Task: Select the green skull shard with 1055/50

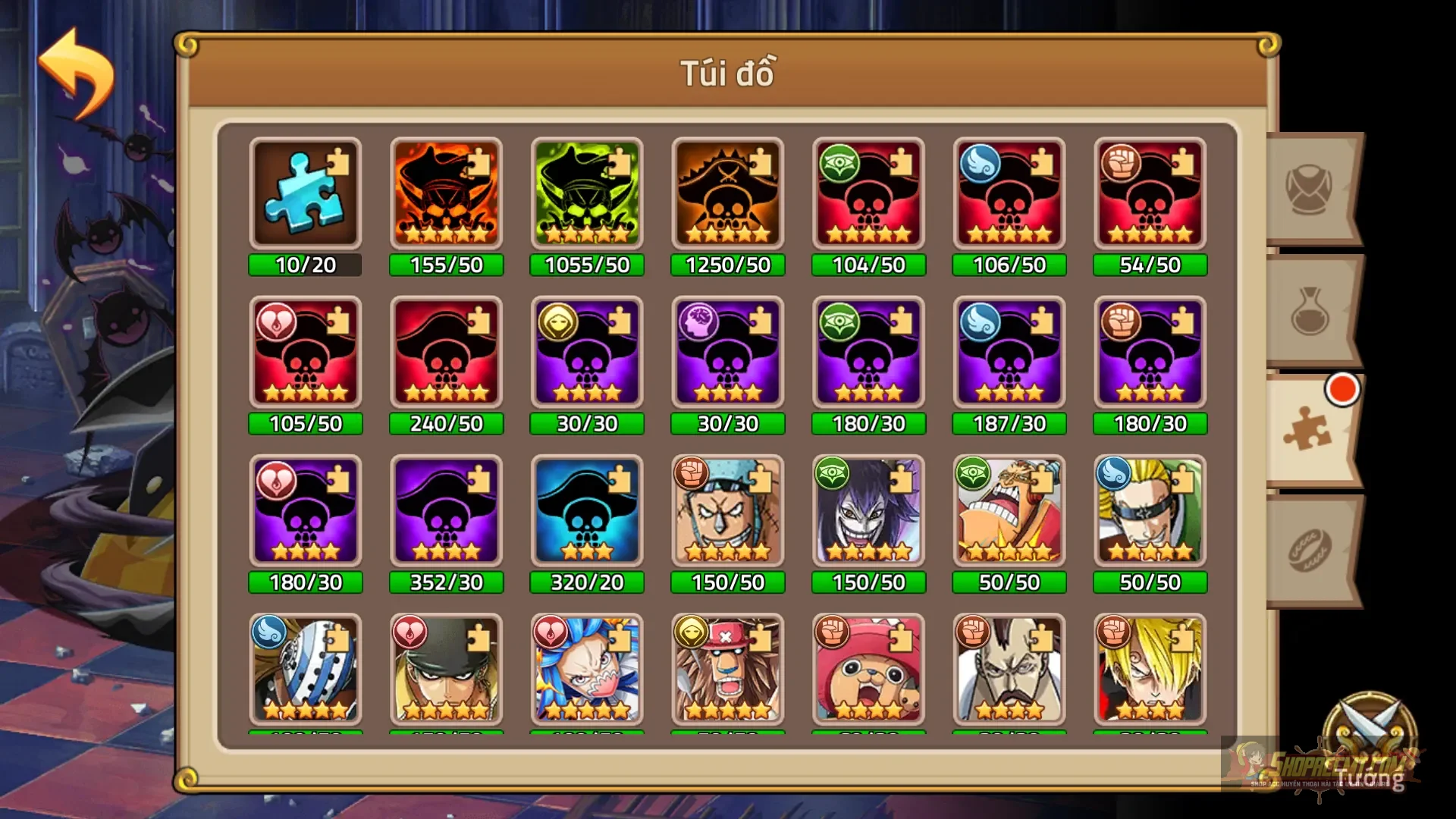Action: click(x=587, y=193)
